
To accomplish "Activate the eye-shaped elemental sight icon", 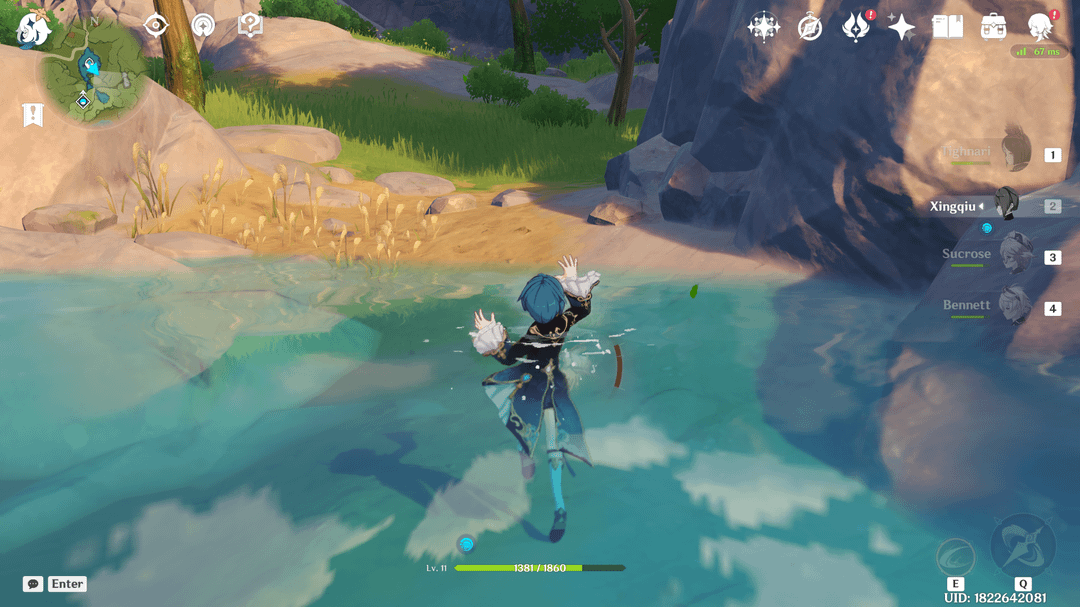I will (x=156, y=25).
